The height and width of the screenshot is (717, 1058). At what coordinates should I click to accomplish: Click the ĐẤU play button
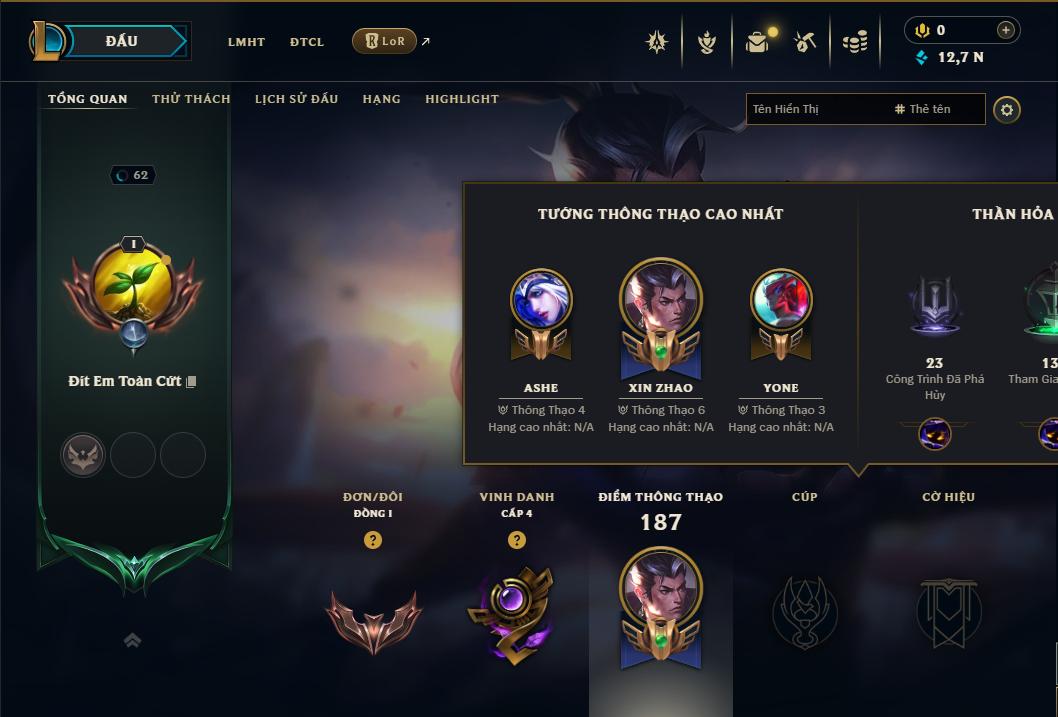point(122,41)
